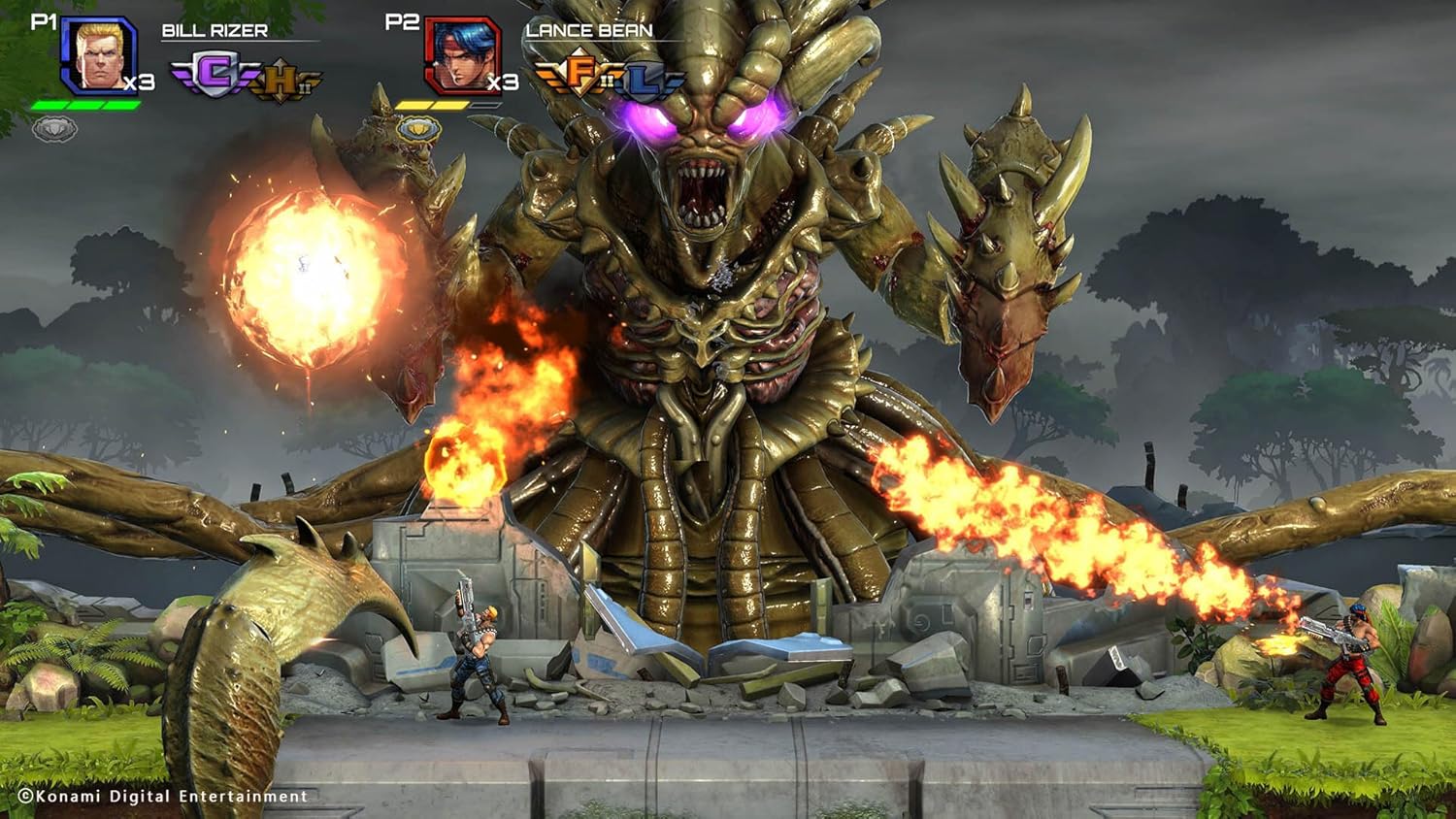Select the orange F weapon icon
Screen dimensions: 1456x819
click(581, 74)
